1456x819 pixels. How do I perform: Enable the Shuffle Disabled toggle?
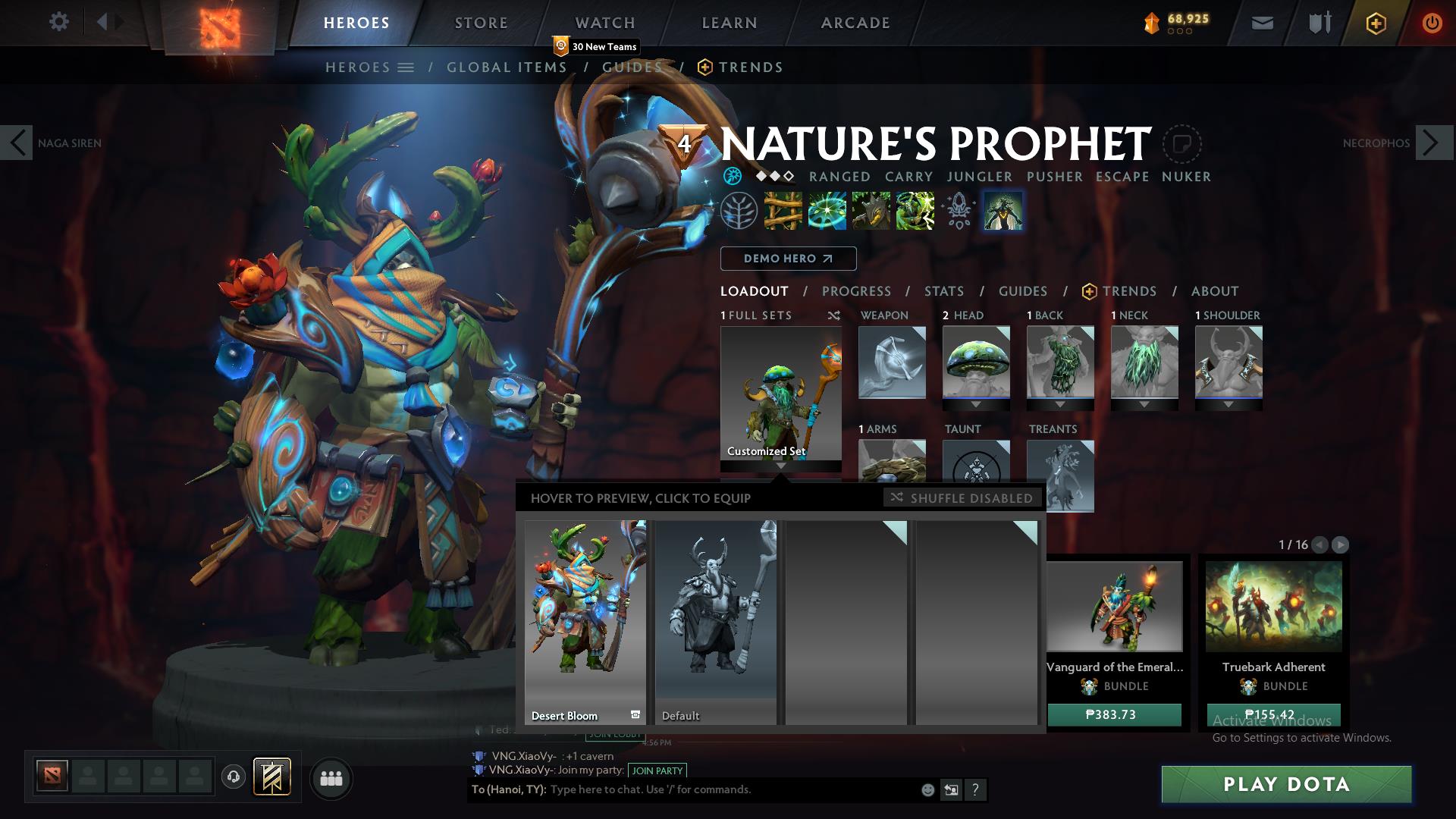[961, 498]
